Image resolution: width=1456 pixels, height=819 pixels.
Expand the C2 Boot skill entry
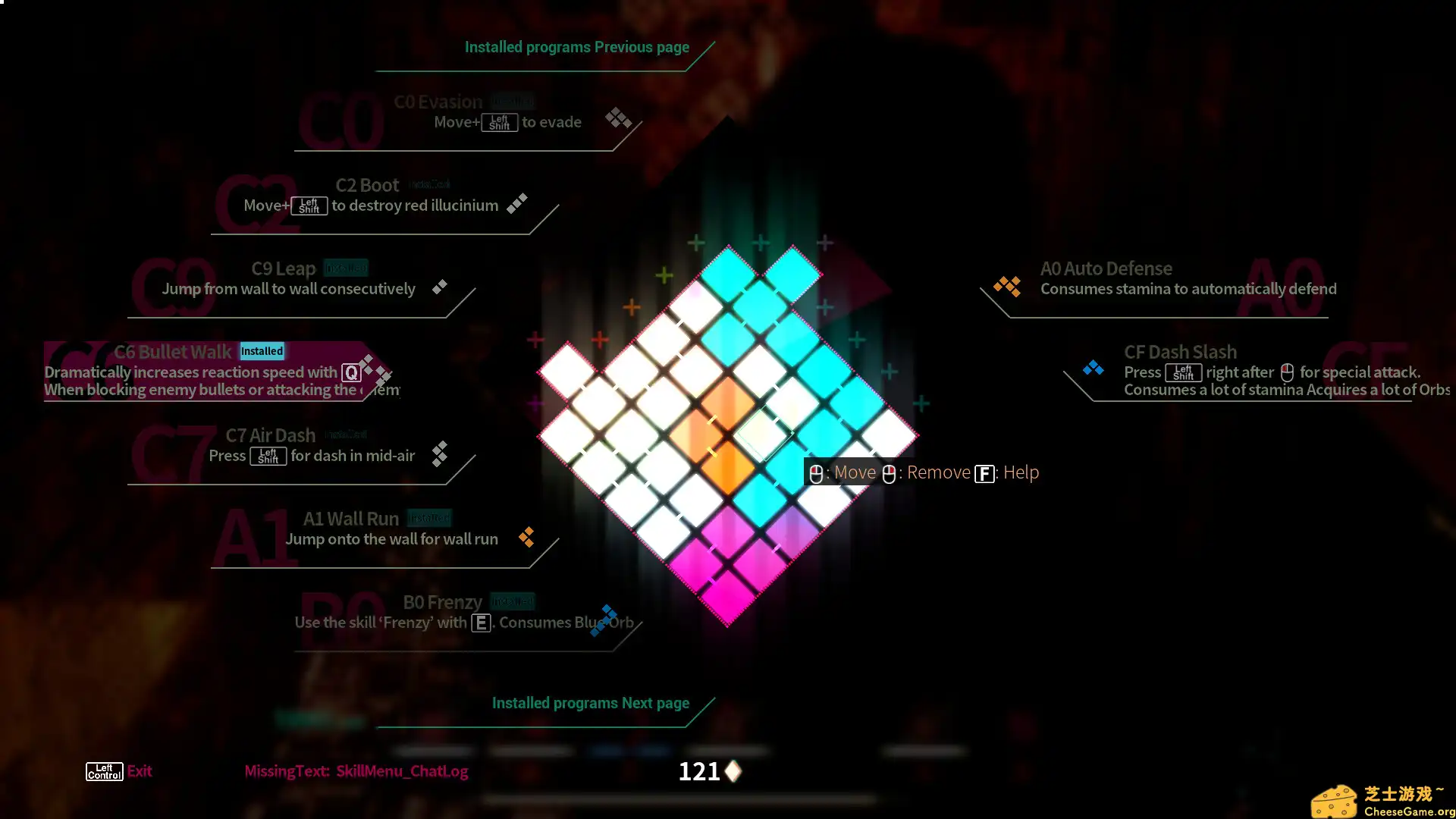[368, 184]
